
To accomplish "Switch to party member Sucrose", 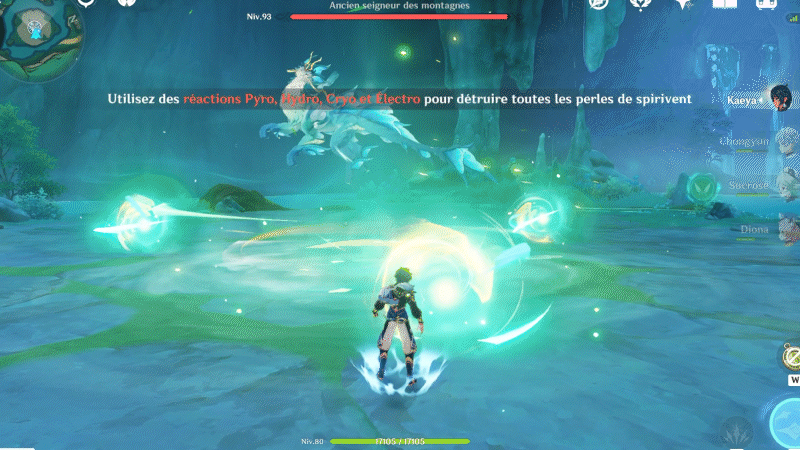I will (x=778, y=186).
